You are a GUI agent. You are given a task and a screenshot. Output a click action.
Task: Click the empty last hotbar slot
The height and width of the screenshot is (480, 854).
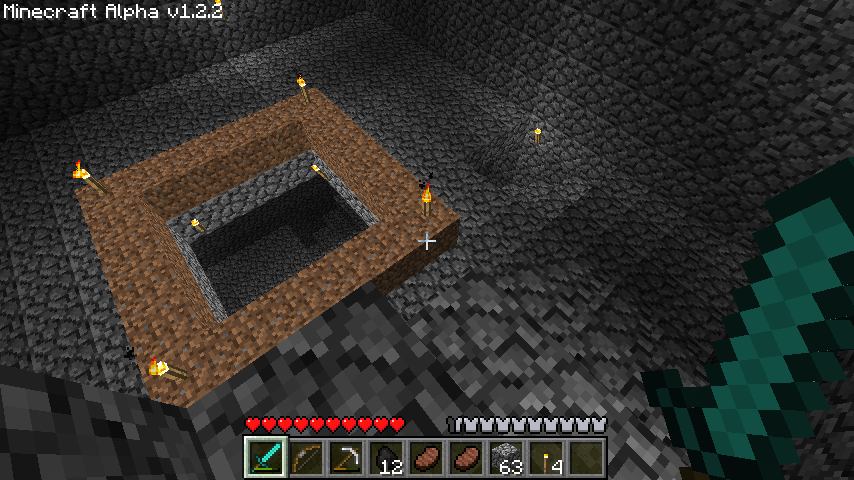pos(586,458)
